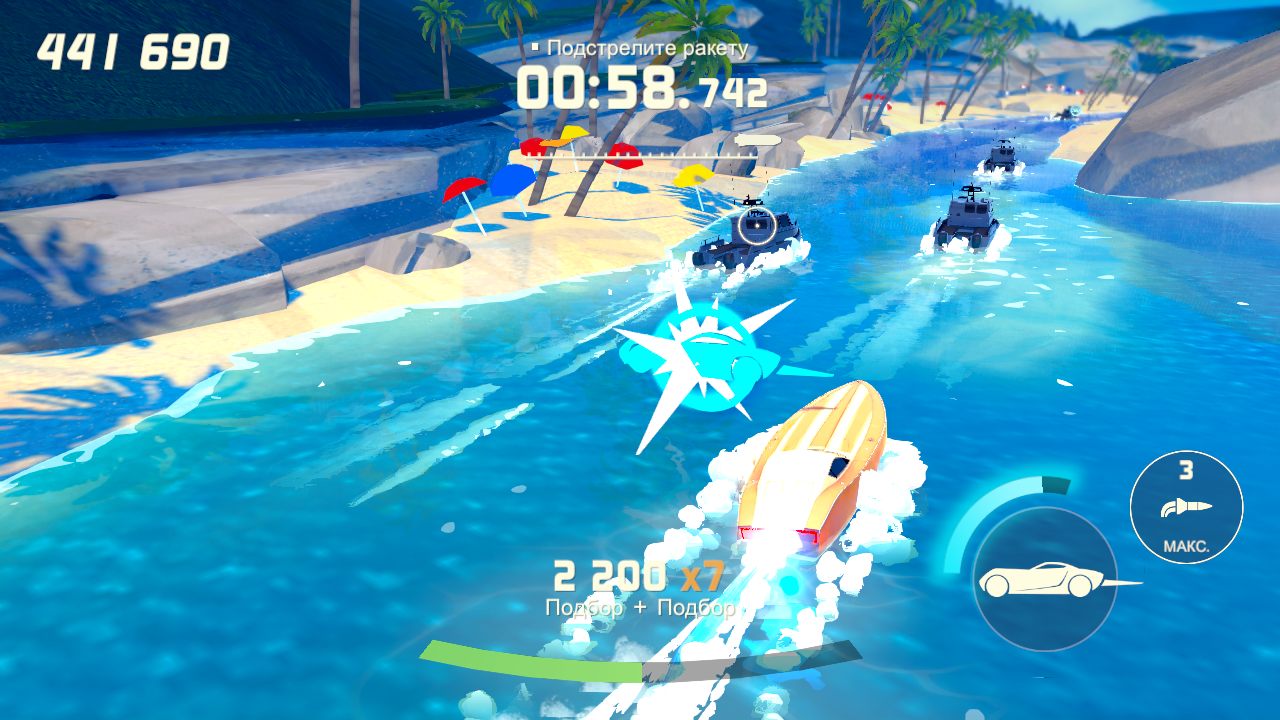
Task: Fire a missile with the rocket button
Action: click(x=1186, y=507)
